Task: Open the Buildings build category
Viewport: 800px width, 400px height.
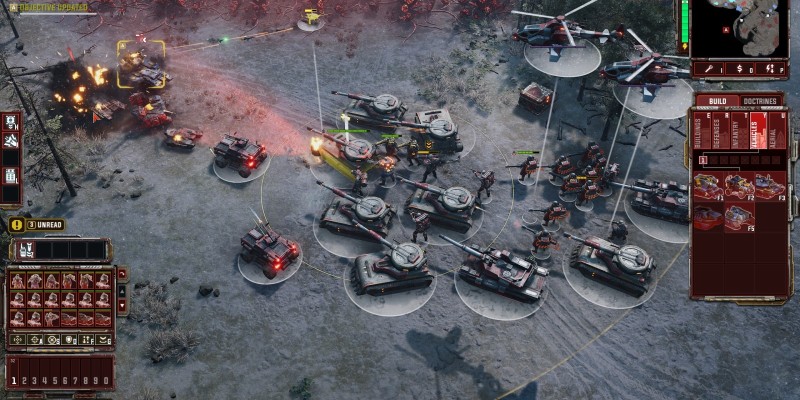Action: tap(699, 129)
